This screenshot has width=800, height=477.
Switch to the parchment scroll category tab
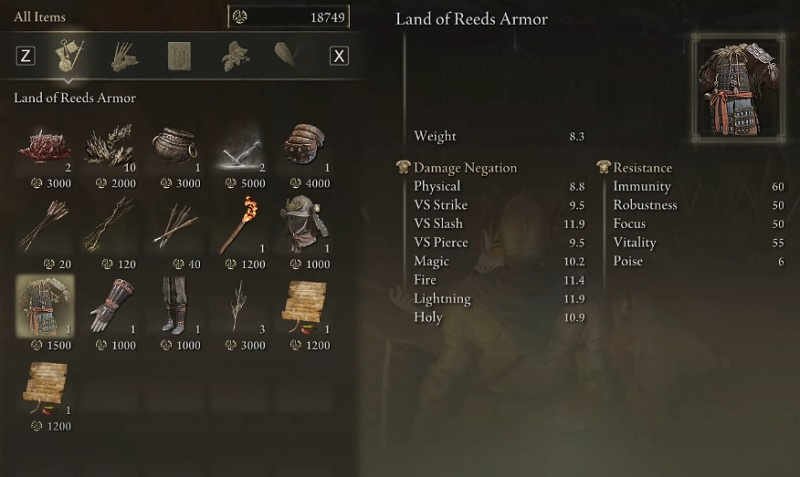tap(181, 56)
